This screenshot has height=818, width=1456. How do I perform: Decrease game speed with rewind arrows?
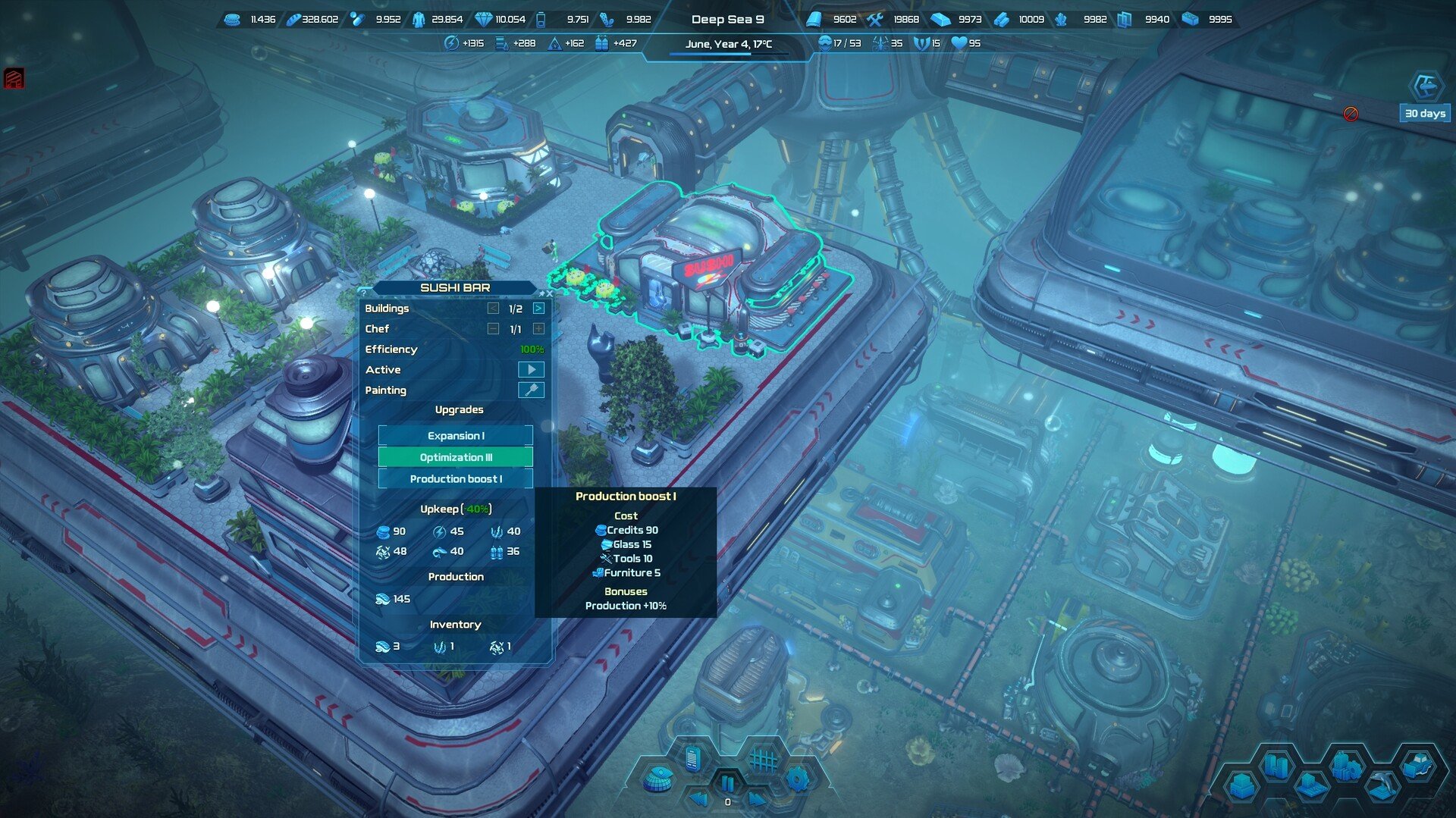click(x=698, y=798)
